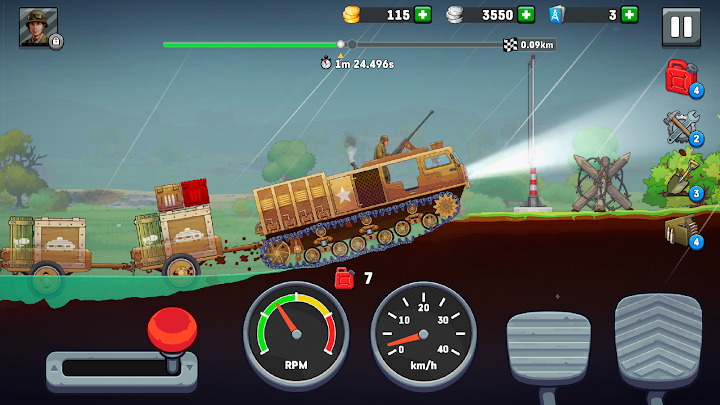Tap the brake pedal
This screenshot has height=405, width=720.
pos(548,346)
